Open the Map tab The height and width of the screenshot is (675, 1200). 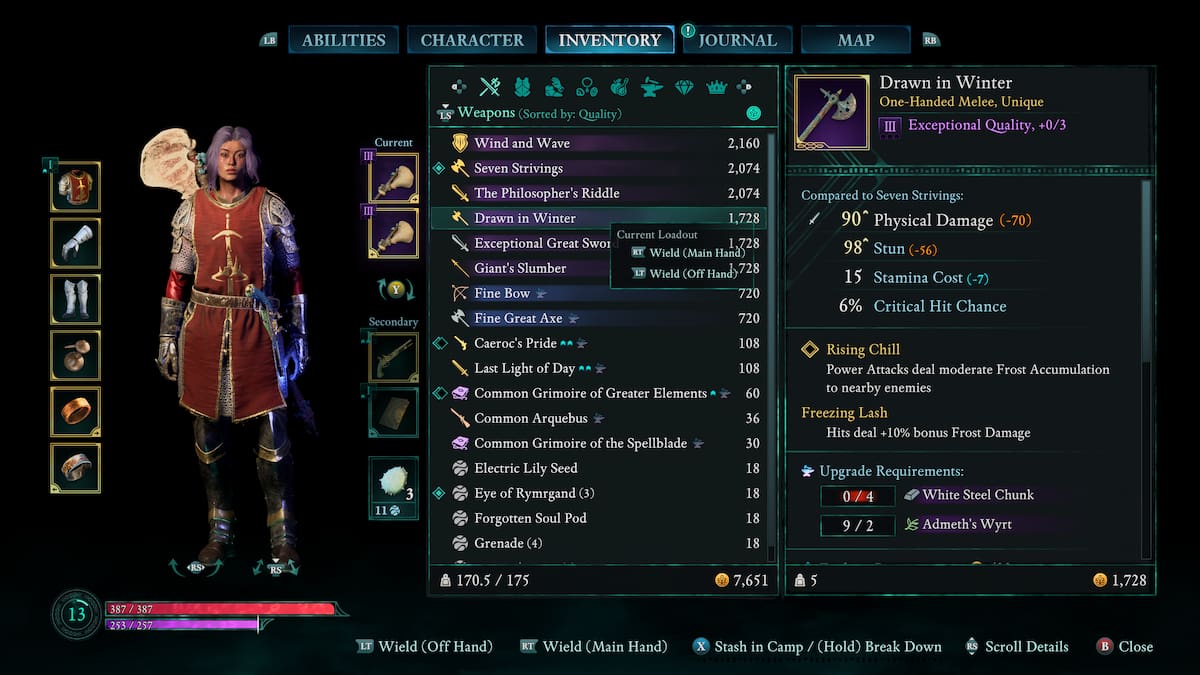point(856,40)
